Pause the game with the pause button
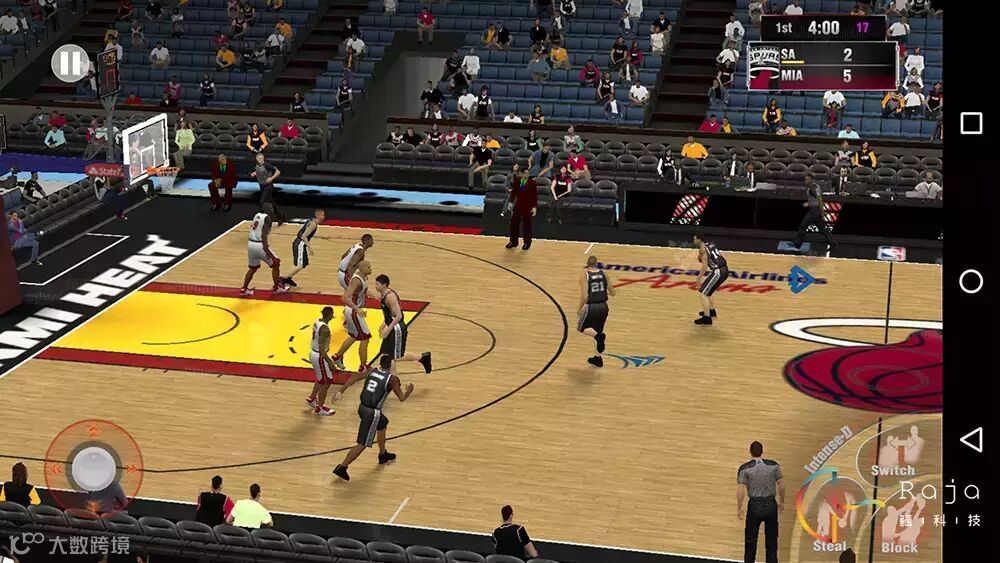Screen dimensions: 1000x563 [70, 64]
